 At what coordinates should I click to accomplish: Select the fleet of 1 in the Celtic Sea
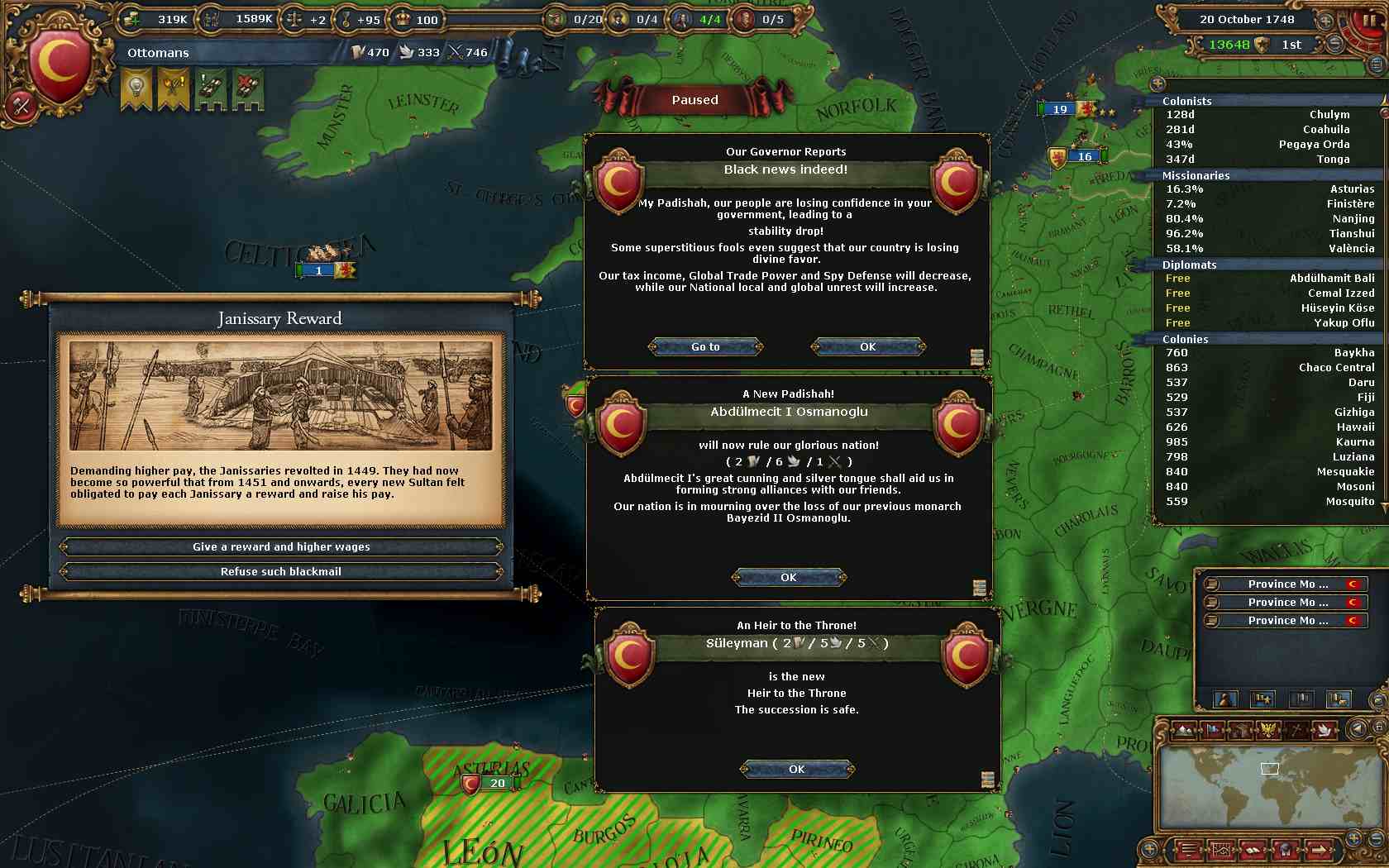319,270
